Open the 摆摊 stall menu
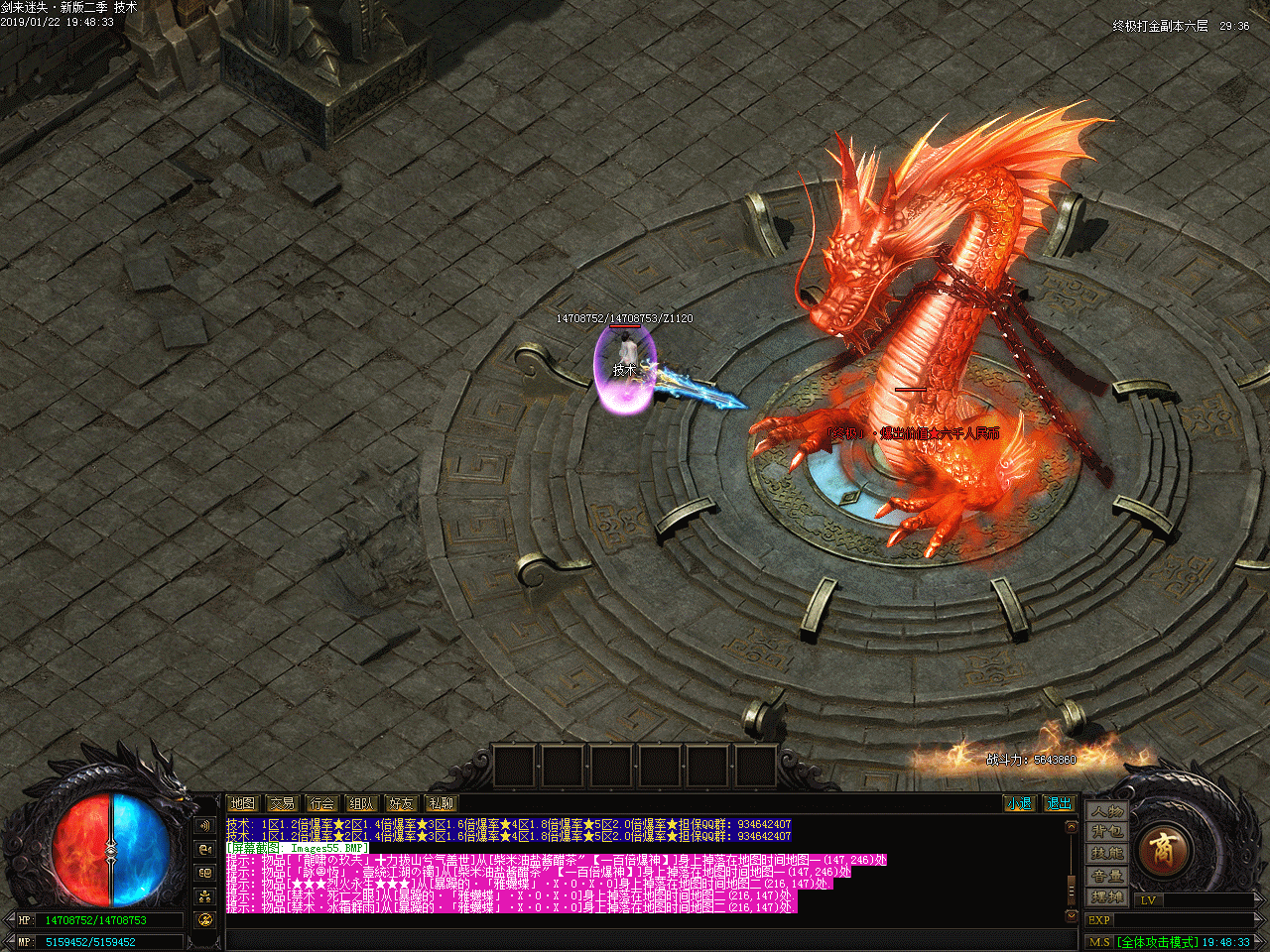 pos(1107,897)
